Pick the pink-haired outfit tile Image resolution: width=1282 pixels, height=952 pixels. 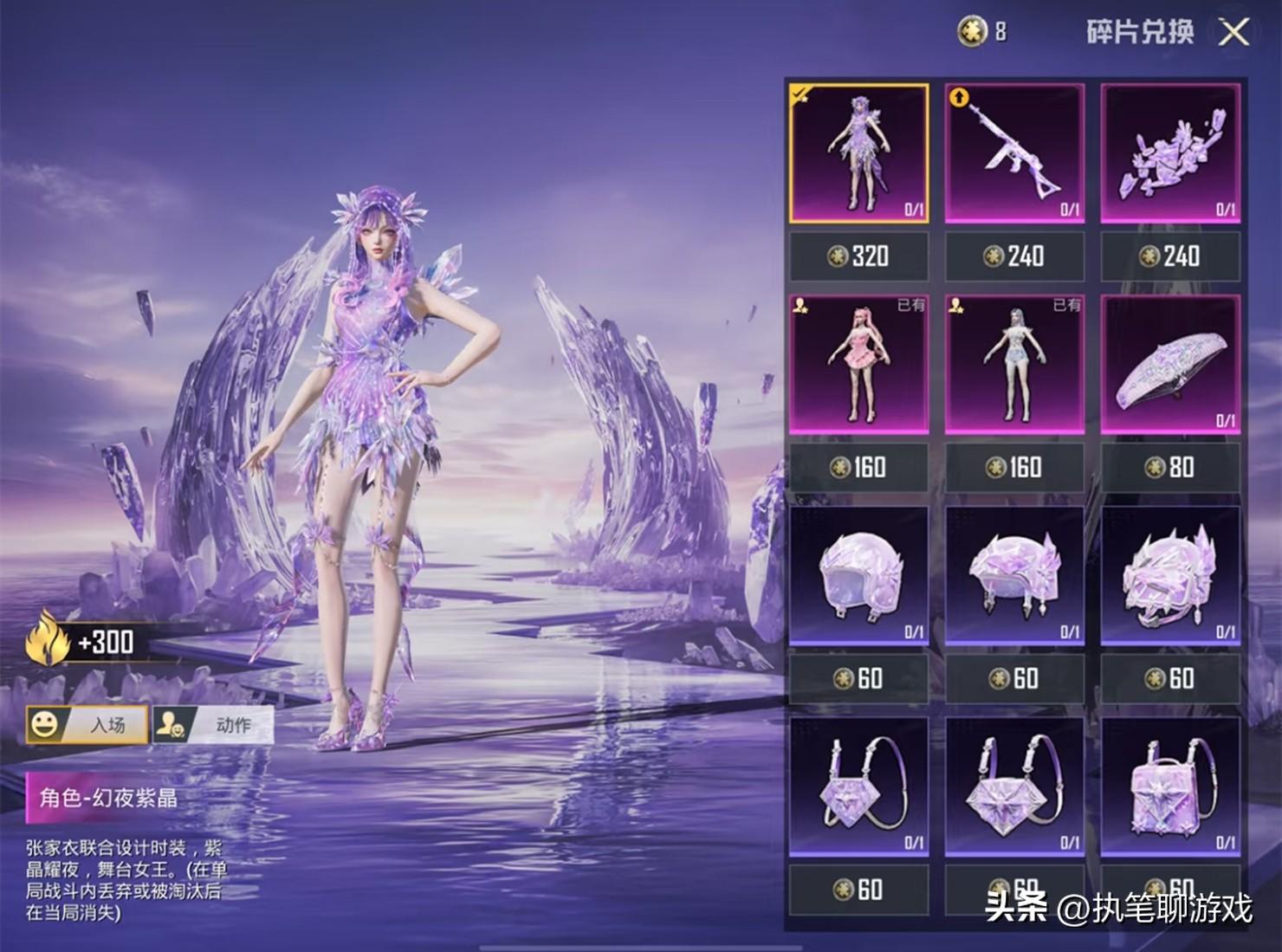(x=858, y=364)
